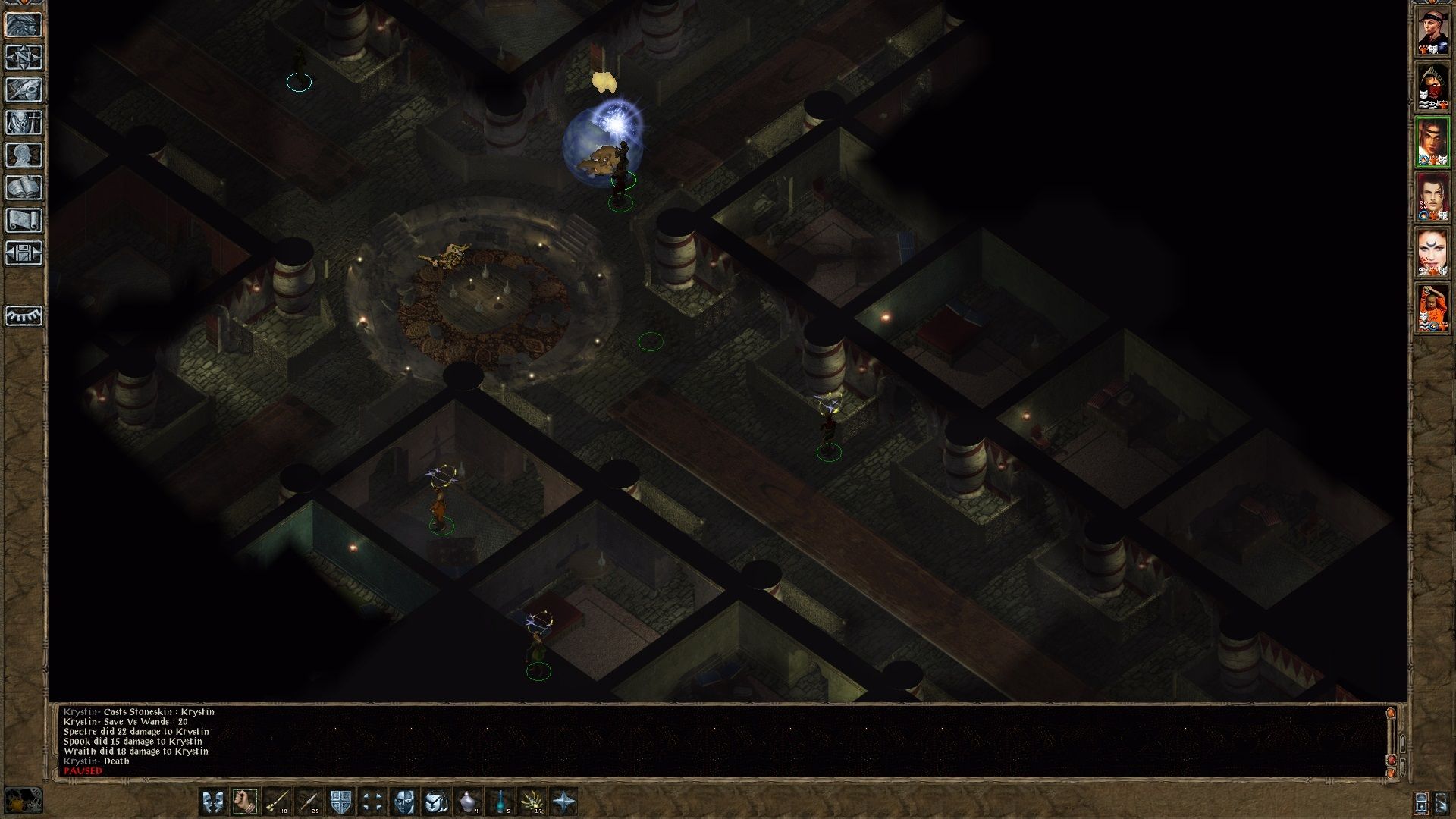
Task: Select the dart stack showing 40
Action: (x=277, y=802)
